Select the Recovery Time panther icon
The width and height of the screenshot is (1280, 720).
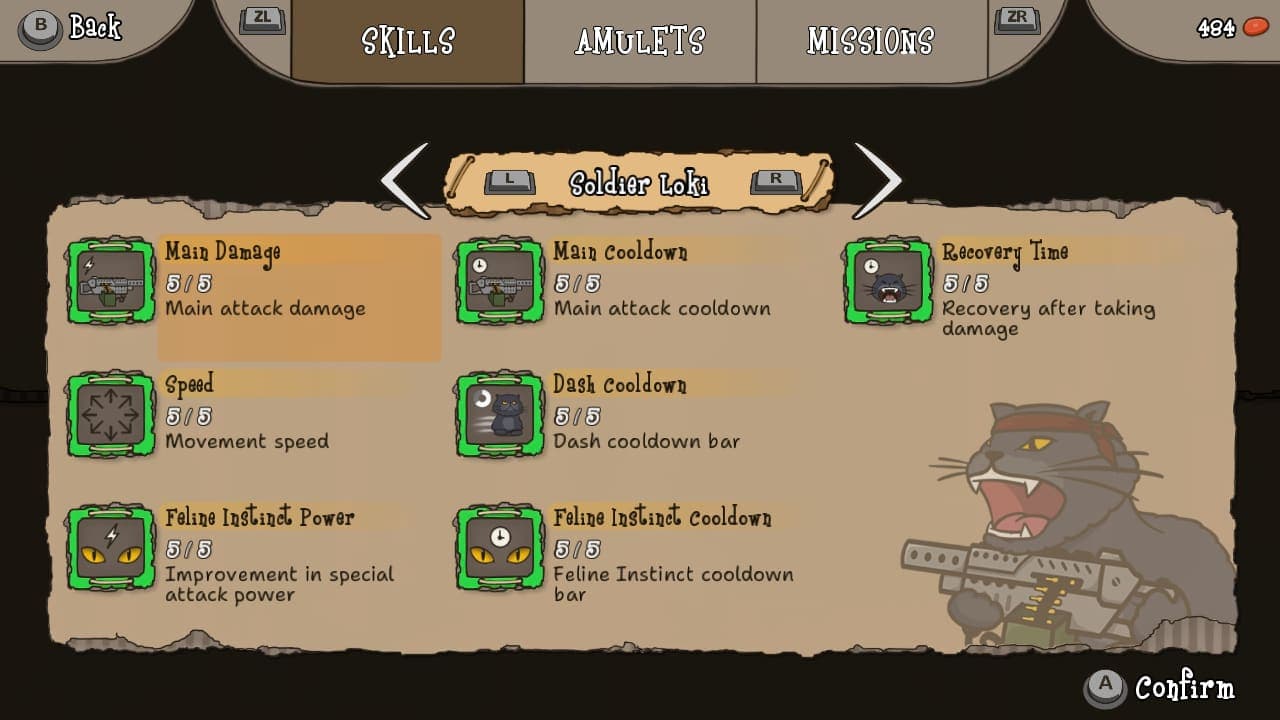click(x=887, y=283)
